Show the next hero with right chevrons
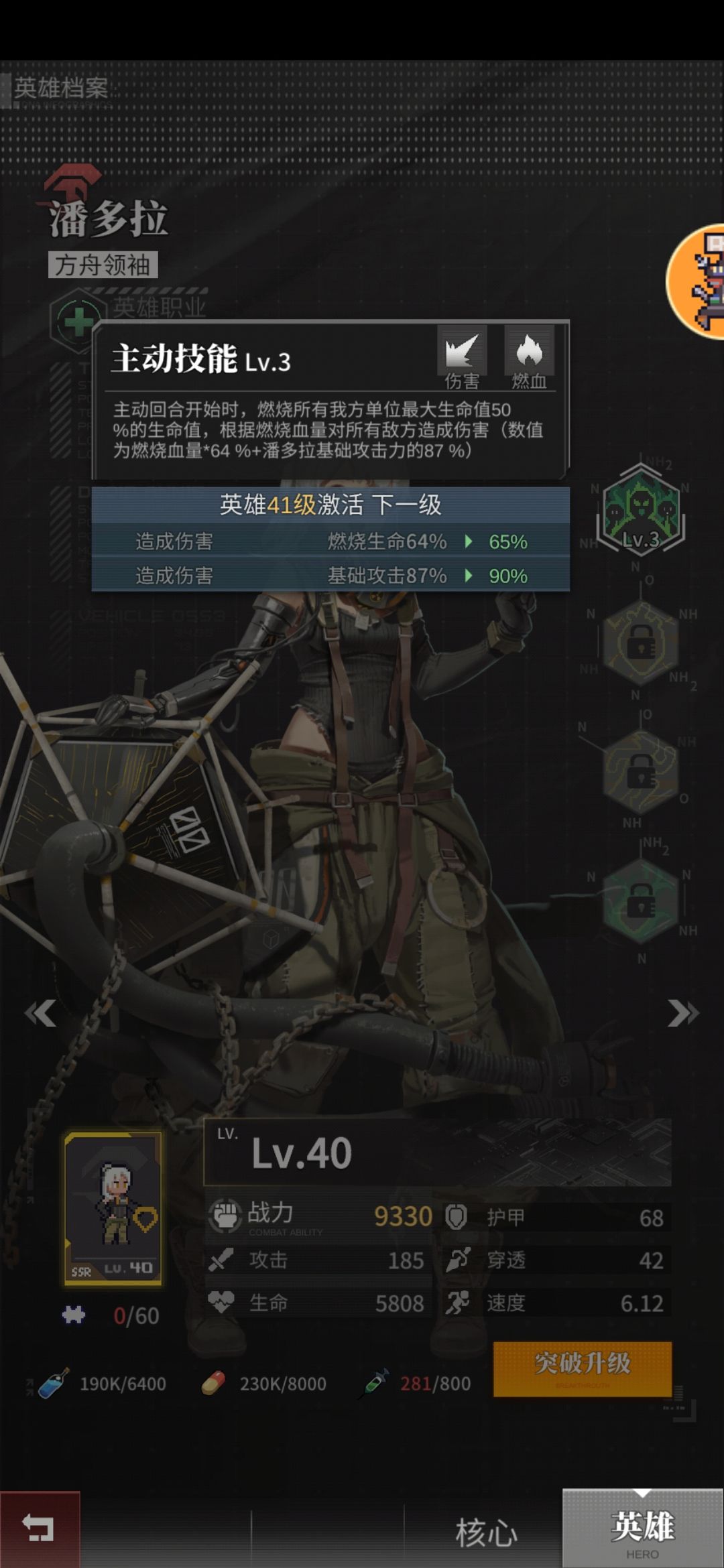Viewport: 724px width, 1568px height. pyautogui.click(x=682, y=1012)
